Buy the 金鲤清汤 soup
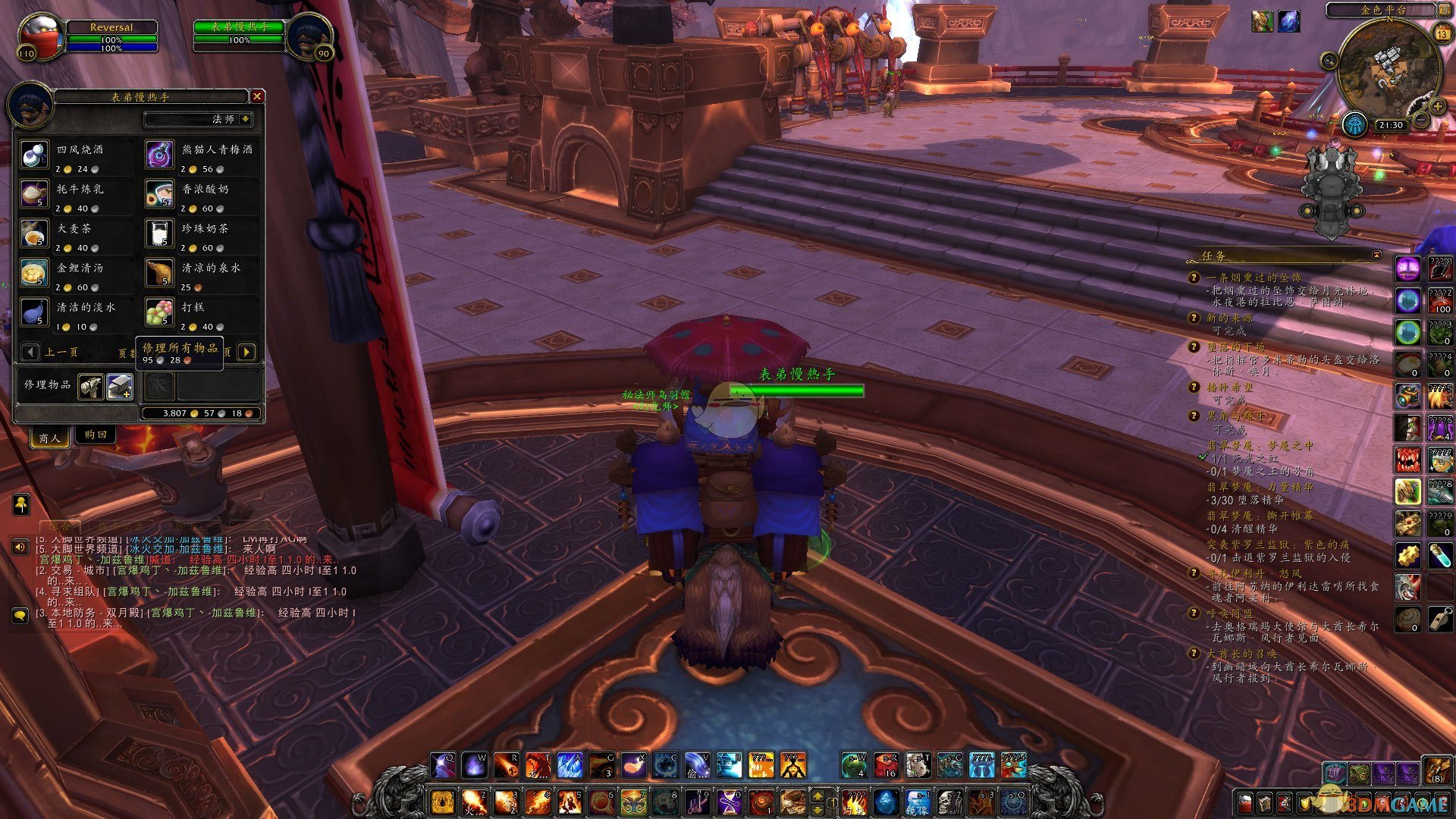The height and width of the screenshot is (819, 1456). click(34, 273)
